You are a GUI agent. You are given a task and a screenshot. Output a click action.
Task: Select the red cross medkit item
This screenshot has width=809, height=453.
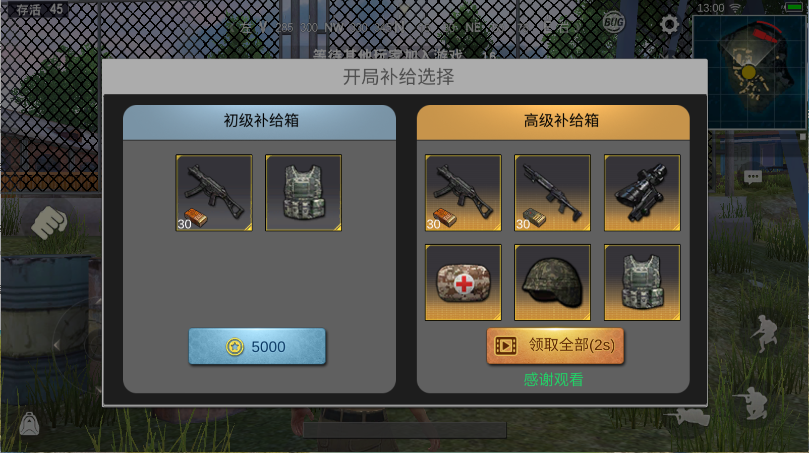click(463, 283)
